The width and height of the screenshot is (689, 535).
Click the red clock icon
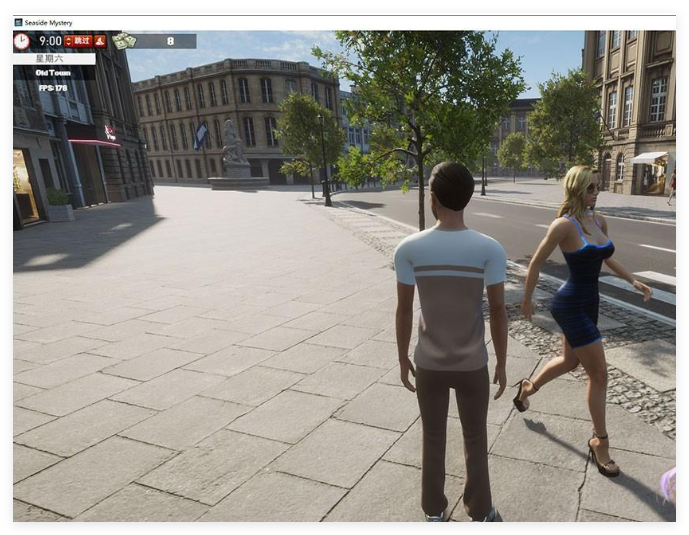point(22,41)
